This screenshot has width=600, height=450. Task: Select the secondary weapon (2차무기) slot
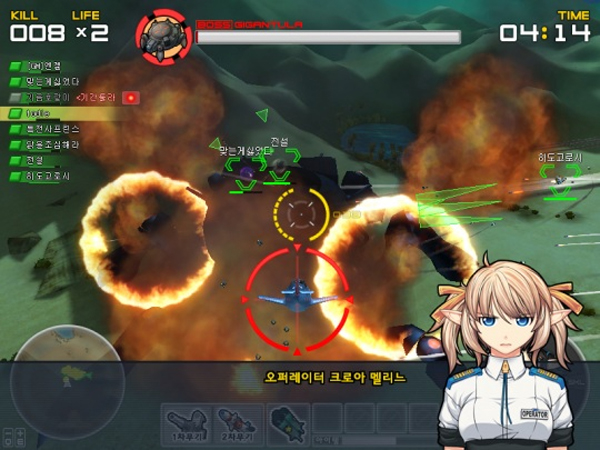(x=236, y=424)
